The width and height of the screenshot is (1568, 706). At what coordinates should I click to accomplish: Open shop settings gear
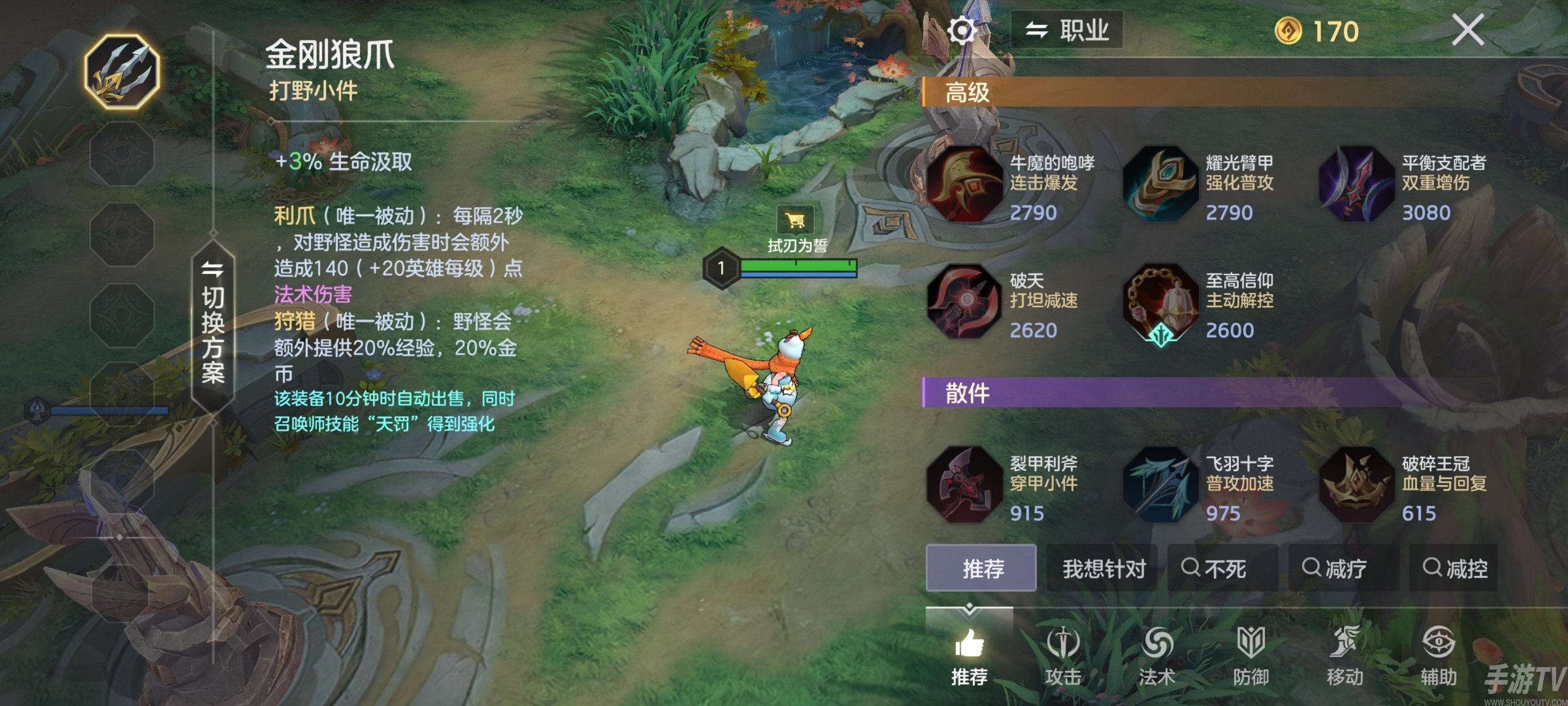(962, 30)
